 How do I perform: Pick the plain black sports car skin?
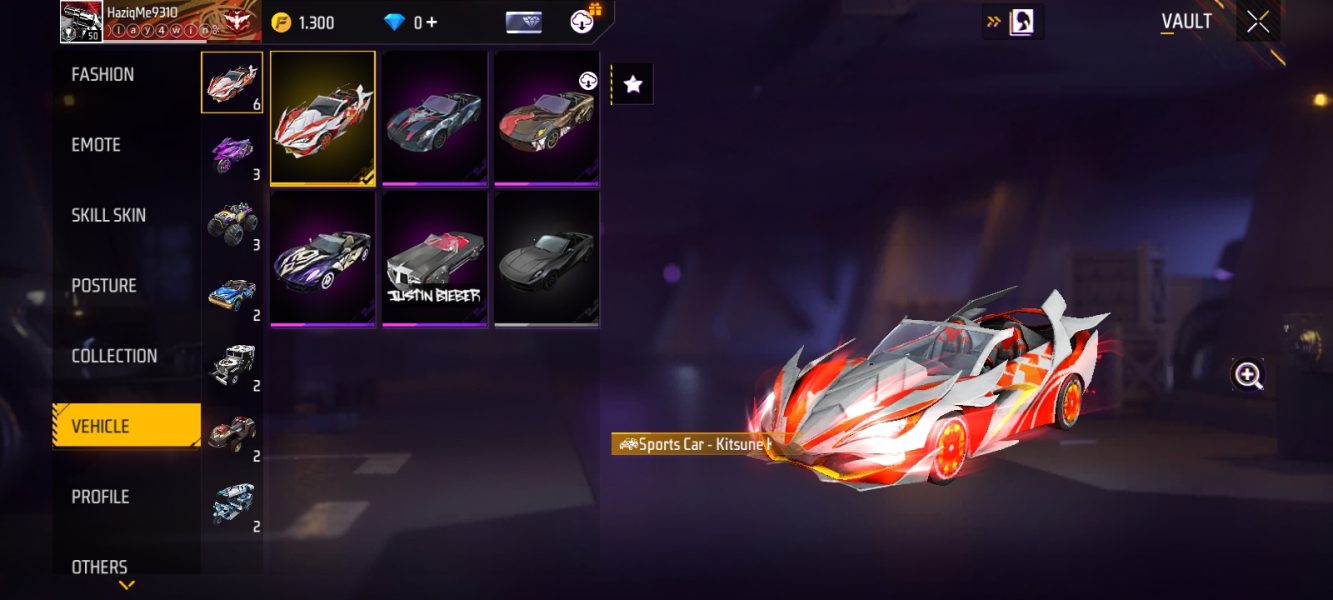[x=546, y=258]
